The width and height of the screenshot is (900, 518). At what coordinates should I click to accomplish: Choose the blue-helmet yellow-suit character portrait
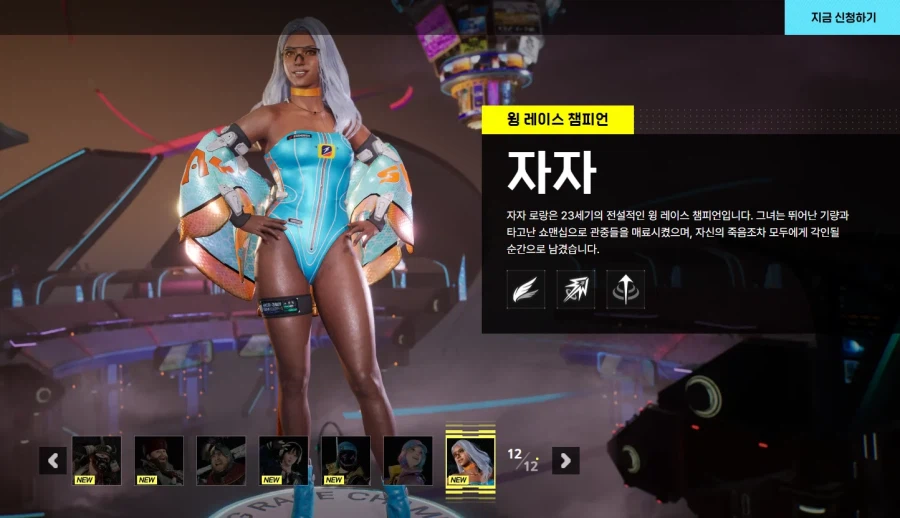(346, 460)
